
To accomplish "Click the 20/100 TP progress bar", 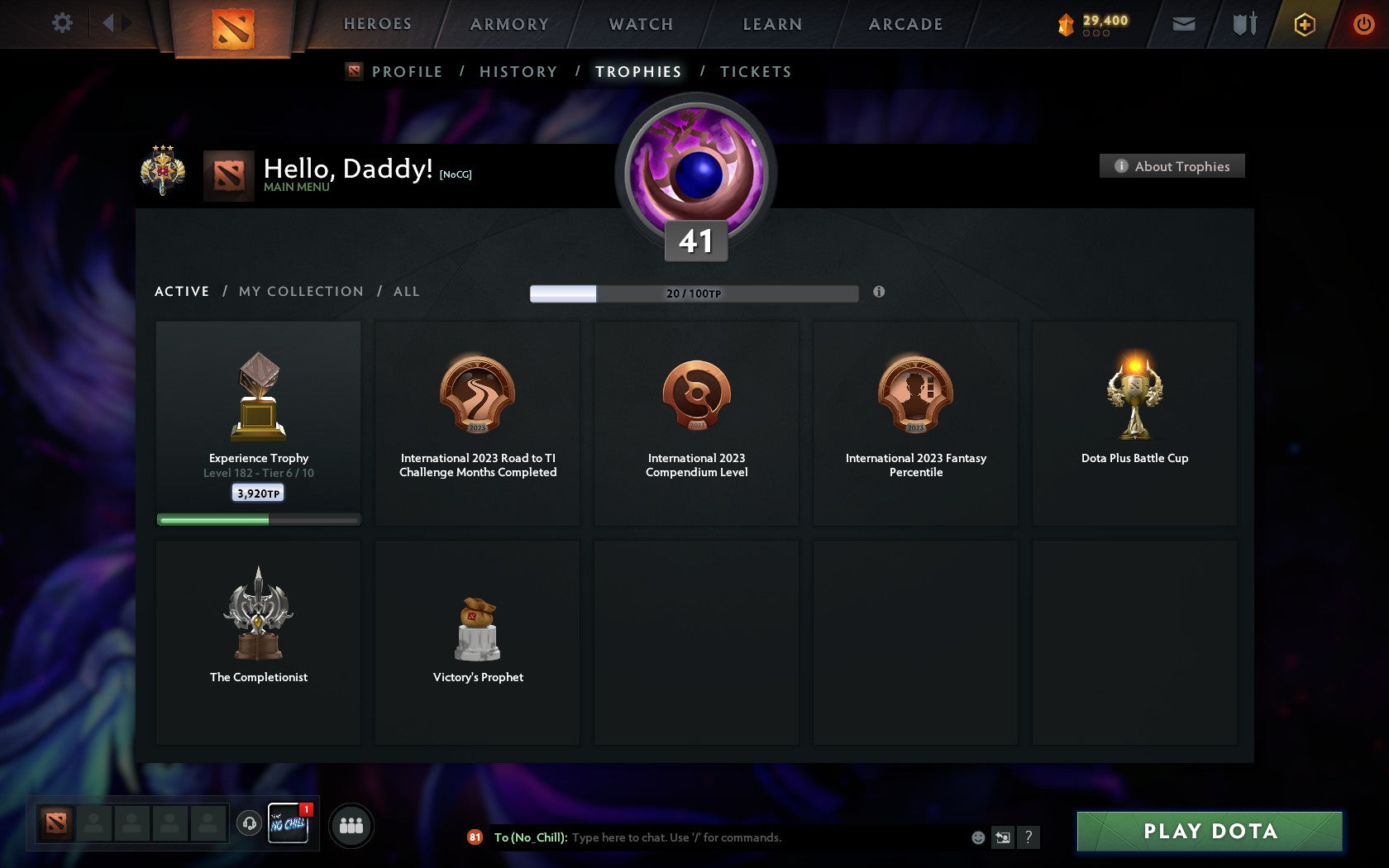I will 694,293.
